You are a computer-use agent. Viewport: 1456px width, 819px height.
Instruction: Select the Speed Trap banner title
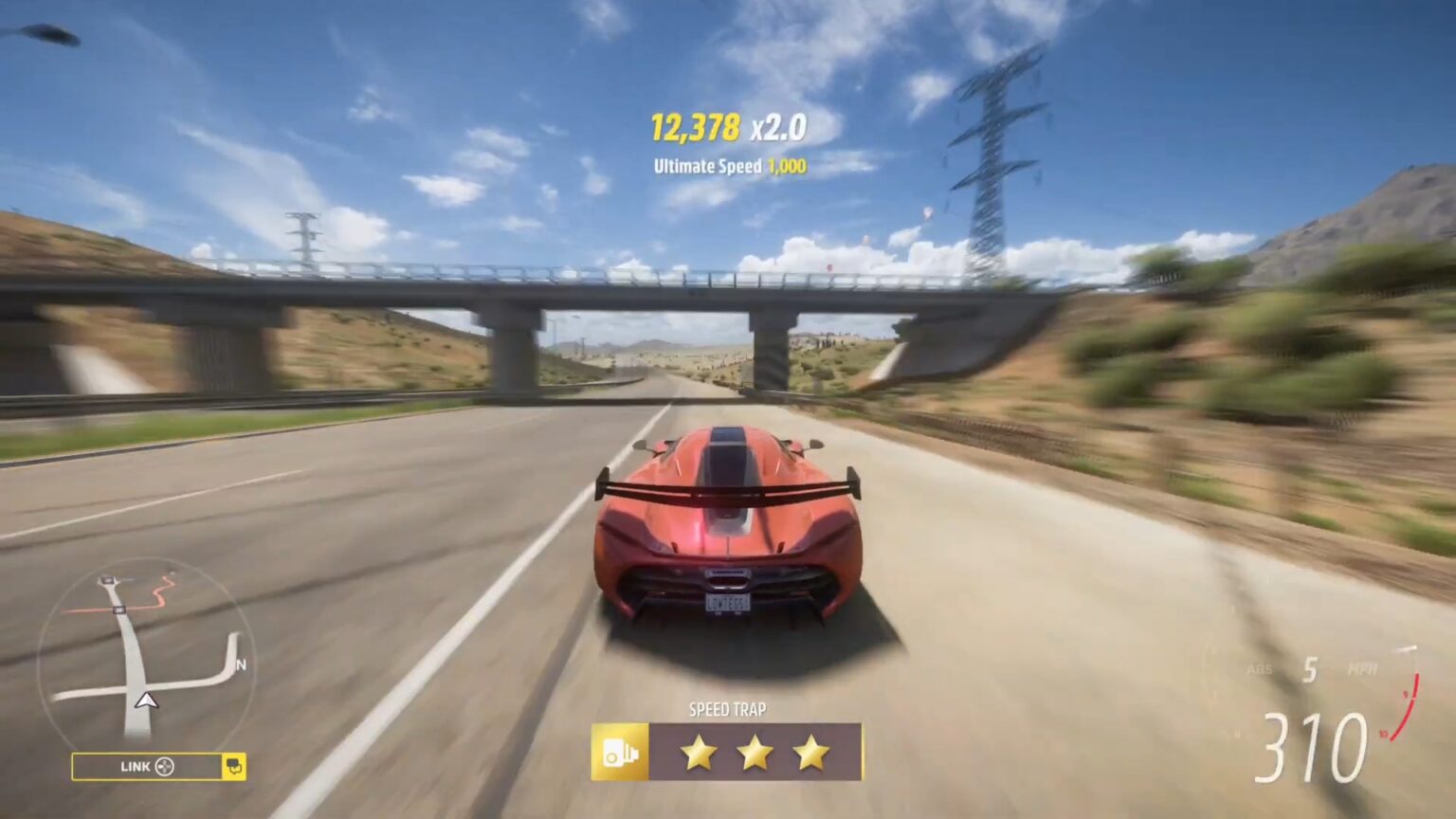(x=727, y=708)
